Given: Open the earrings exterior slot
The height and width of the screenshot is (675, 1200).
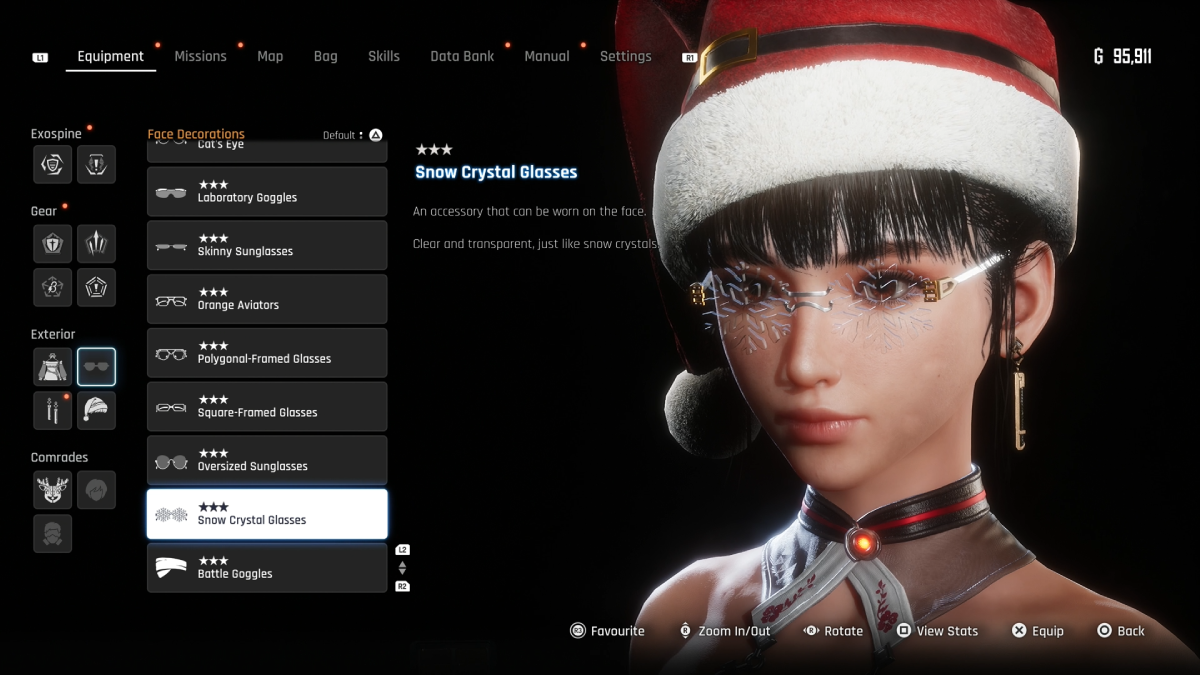Looking at the screenshot, I should point(52,410).
